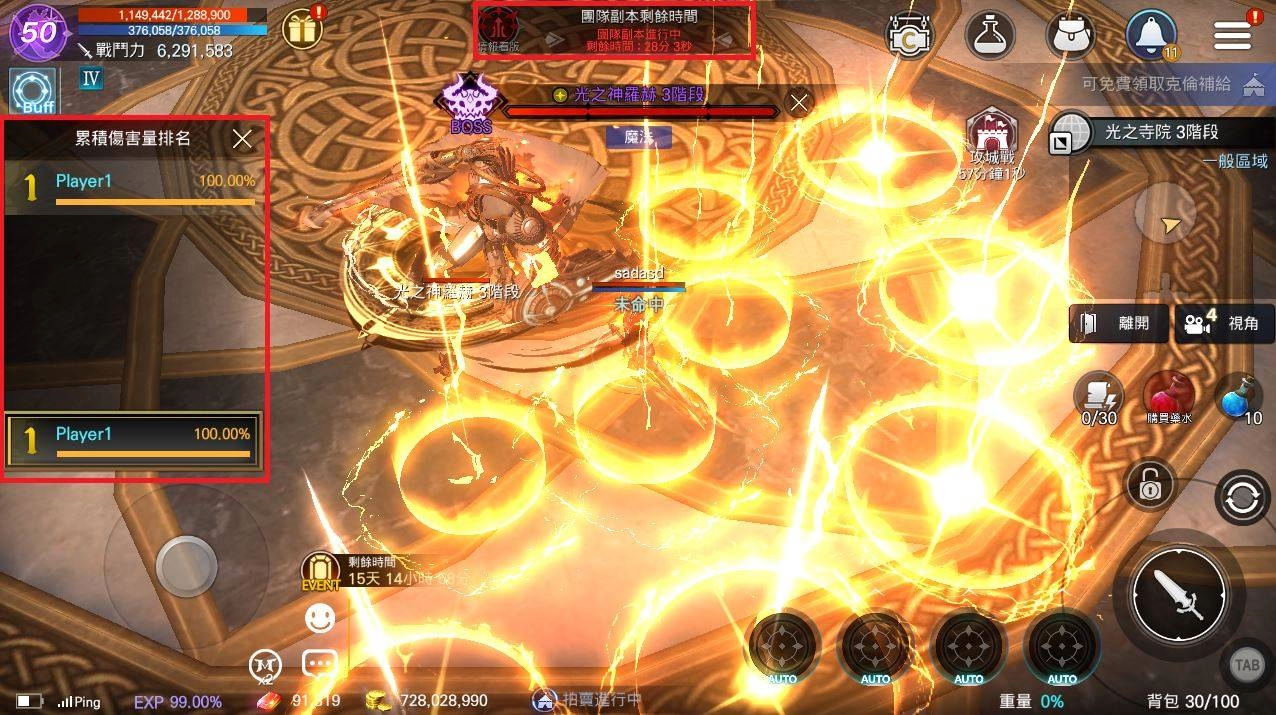Open the gift box rewards icon
Image resolution: width=1276 pixels, height=715 pixels.
tap(301, 30)
